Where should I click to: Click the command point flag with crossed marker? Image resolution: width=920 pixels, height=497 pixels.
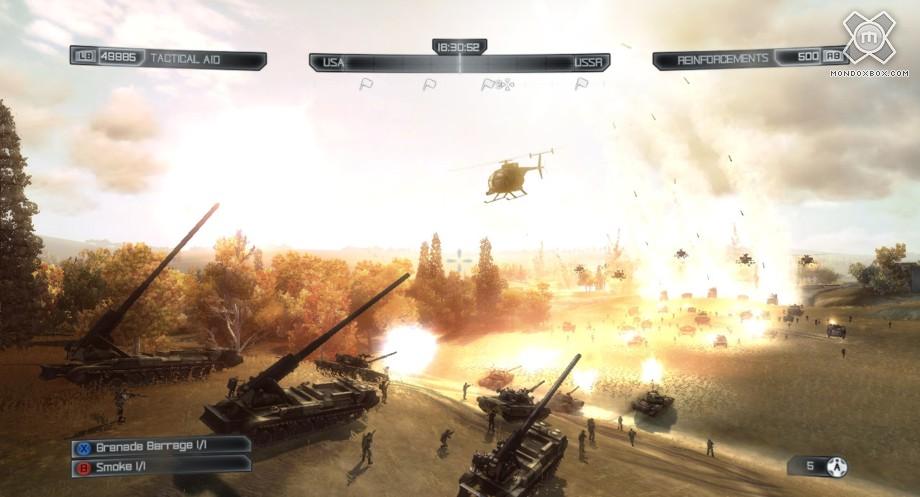click(498, 85)
